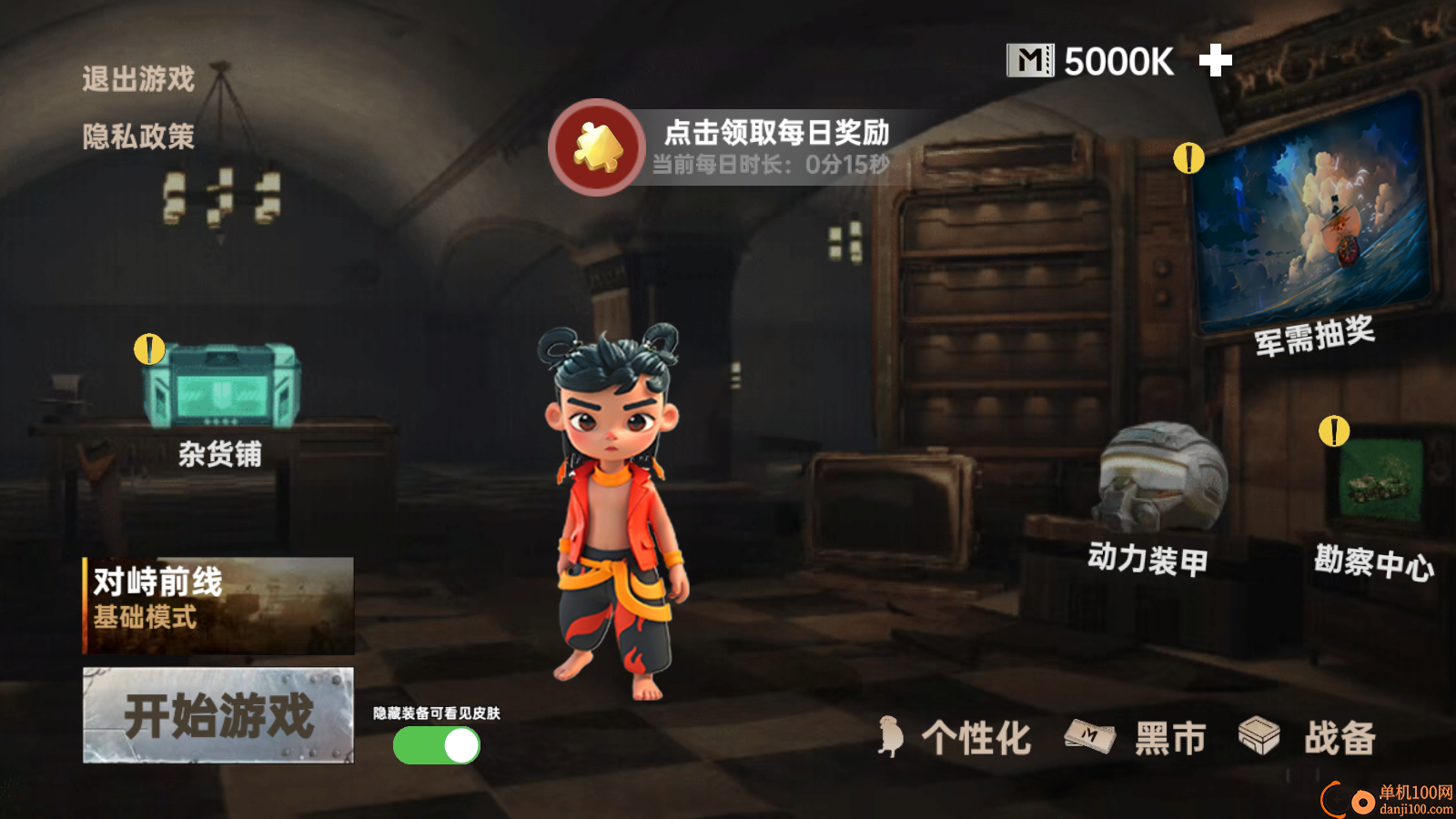Select 退出游戏 from the top menu

click(136, 78)
